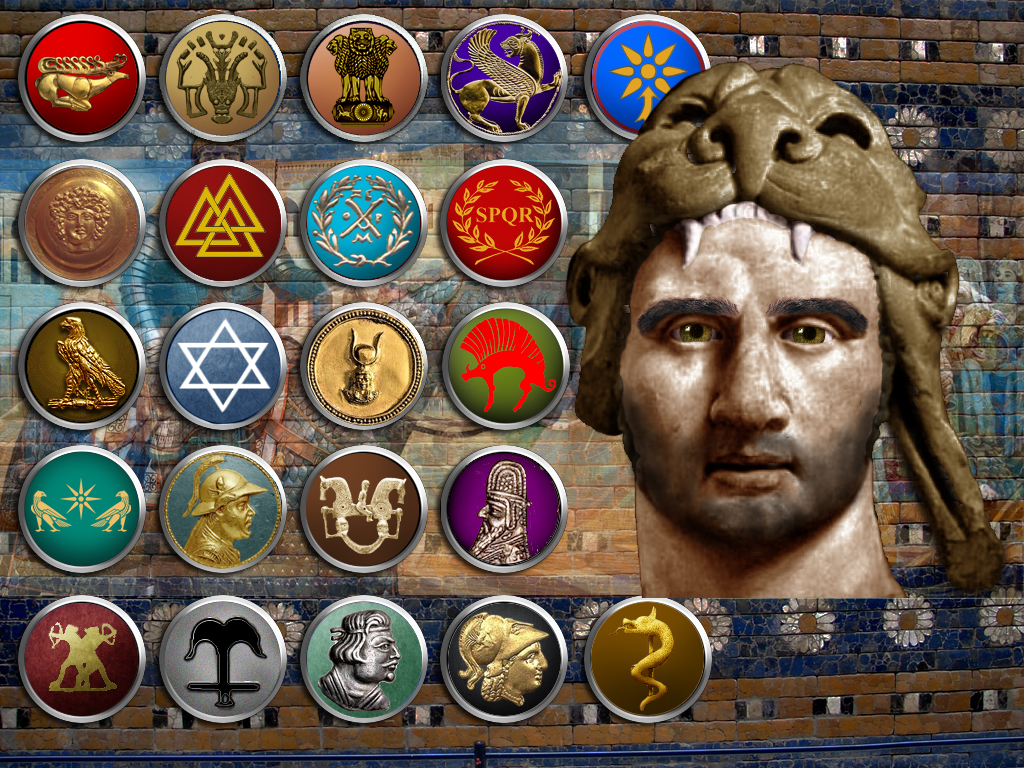Pick the teal emblem with two birds
This screenshot has height=768, width=1024.
[82, 509]
